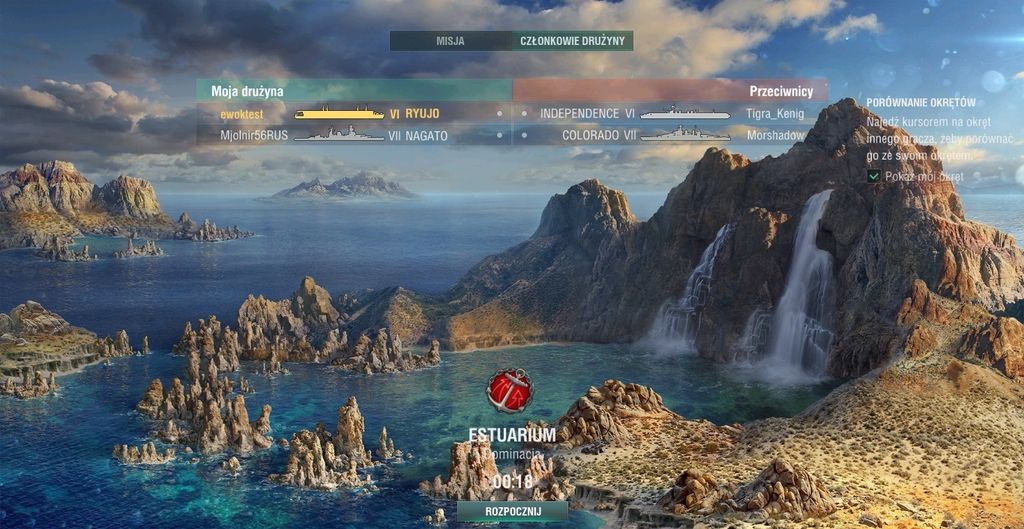The height and width of the screenshot is (529, 1024).
Task: Choose Tigra_Kenig's Independence row
Action: pos(671,114)
